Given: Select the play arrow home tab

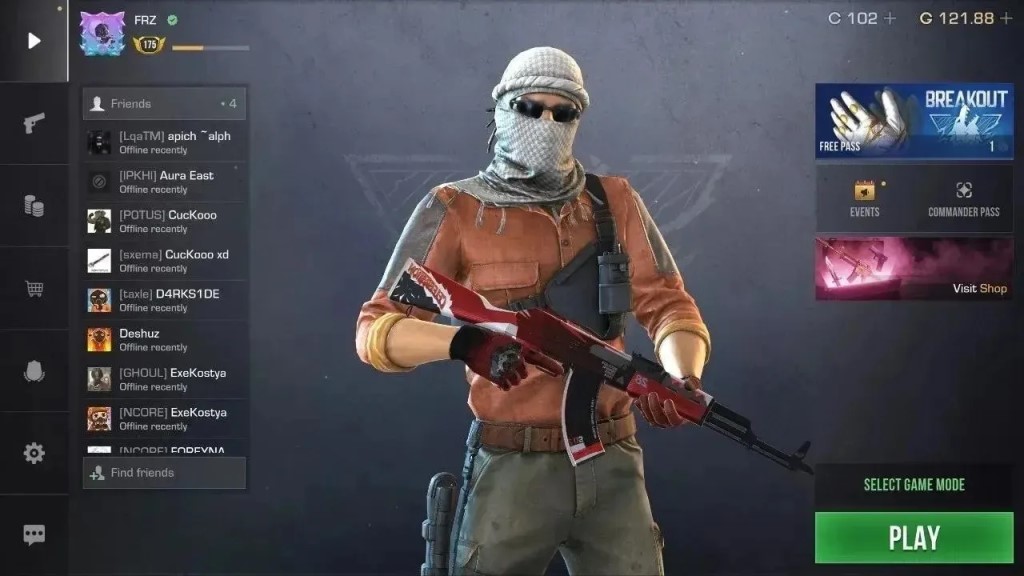Looking at the screenshot, I should (34, 41).
